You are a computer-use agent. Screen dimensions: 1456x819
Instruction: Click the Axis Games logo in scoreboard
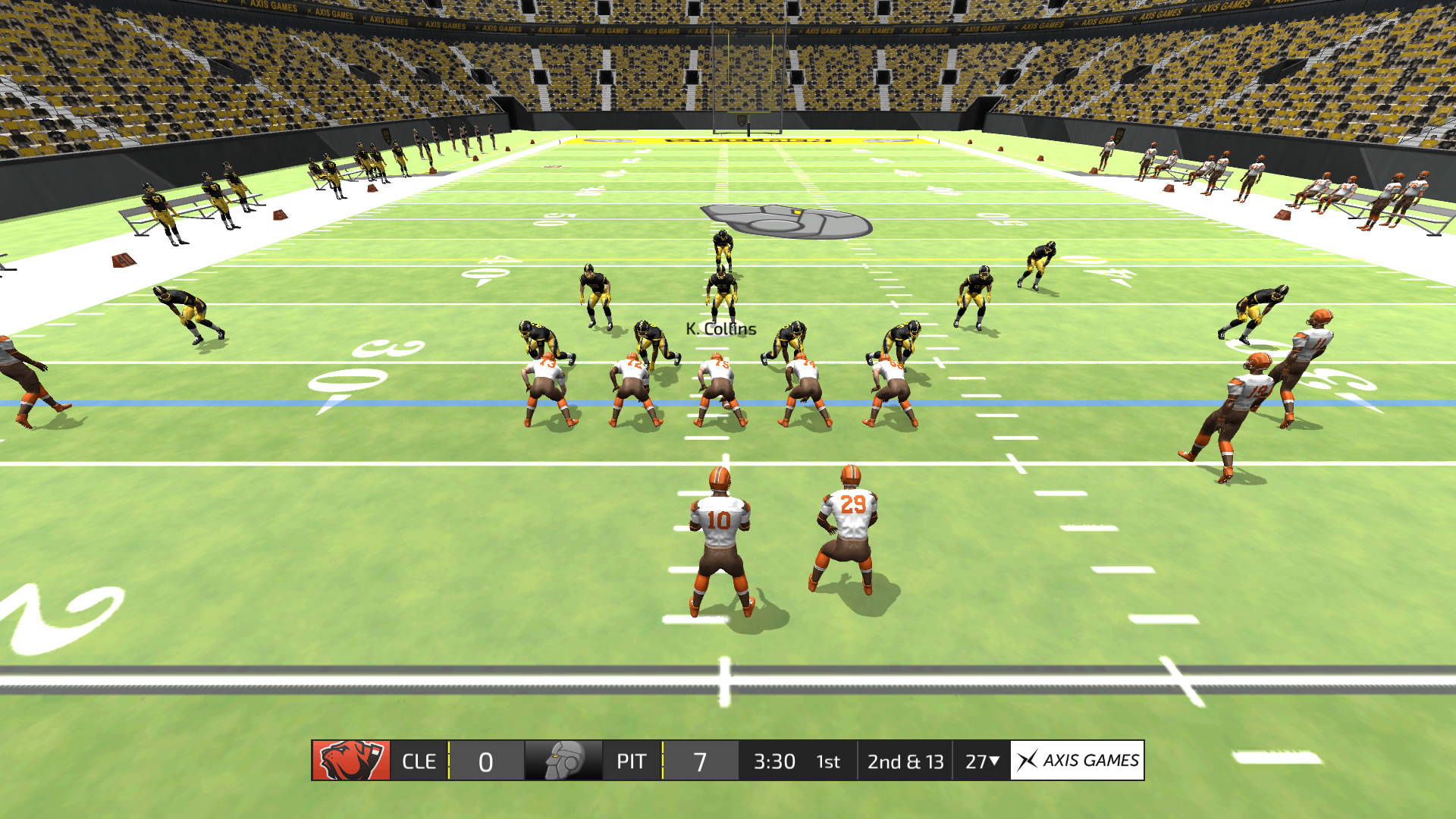[x=1077, y=761]
